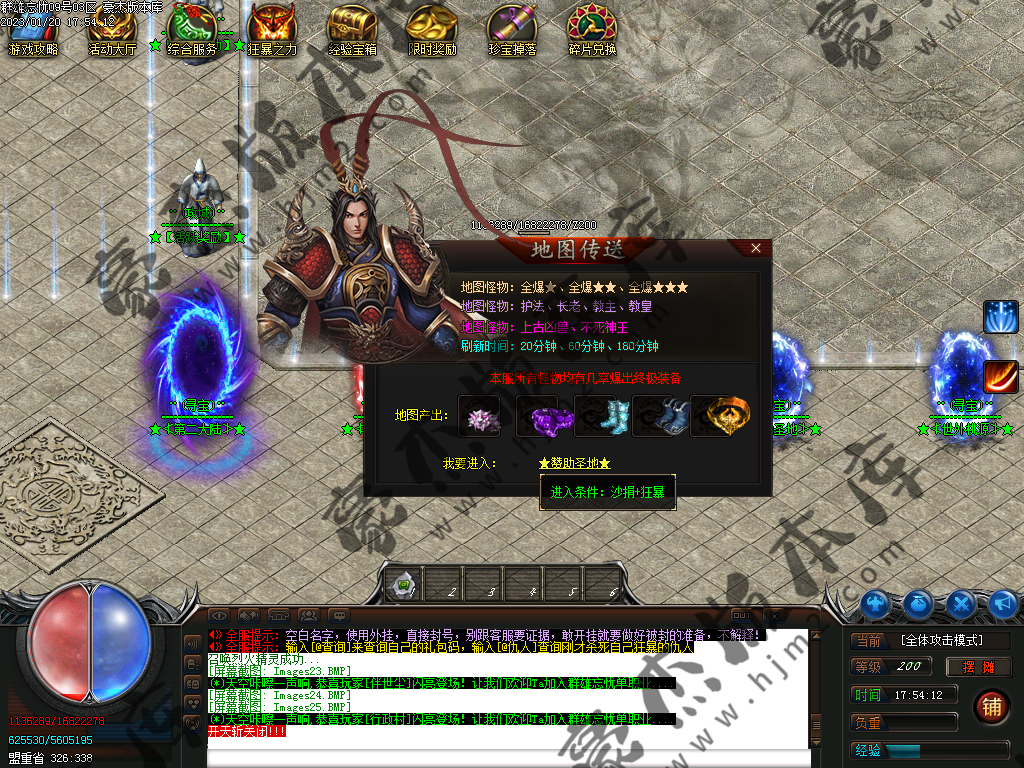Open the 限时奖励 timed rewards
The height and width of the screenshot is (768, 1024).
point(432,28)
